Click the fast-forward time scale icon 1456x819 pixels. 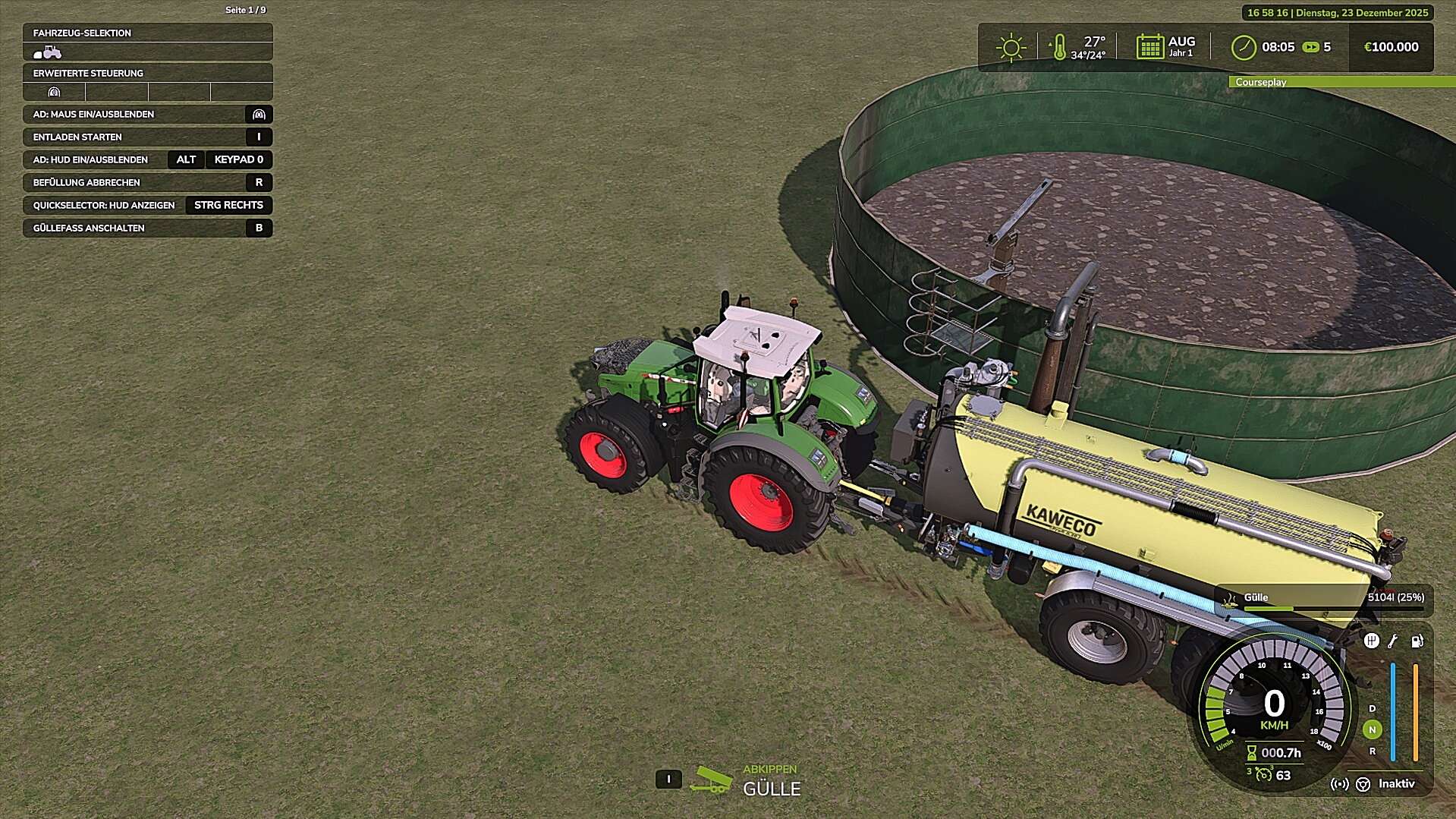1310,47
